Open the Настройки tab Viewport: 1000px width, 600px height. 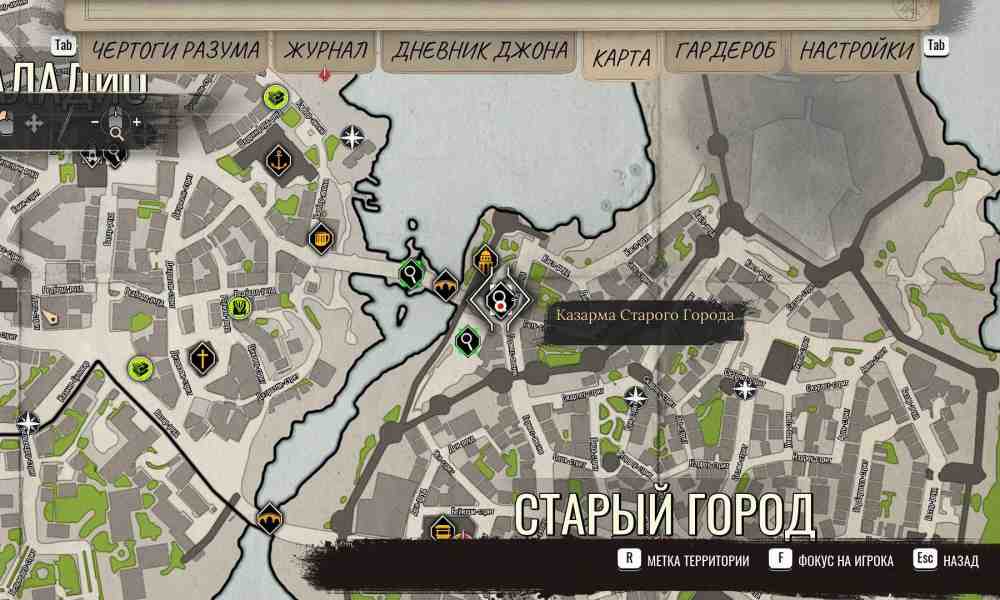(856, 51)
